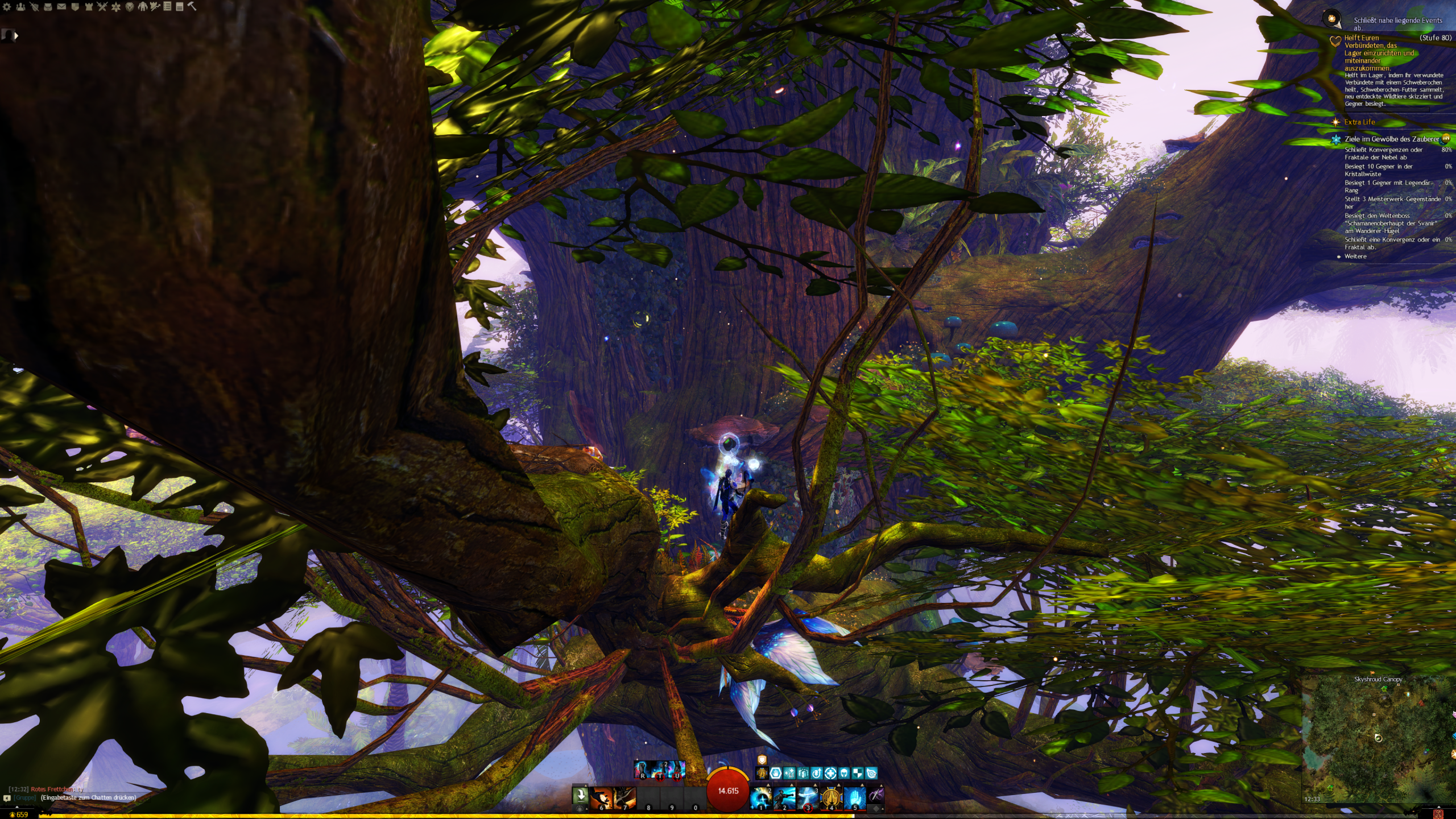Open the inventory bag icon
Screen dimensions: 1456x819
pyautogui.click(x=48, y=7)
